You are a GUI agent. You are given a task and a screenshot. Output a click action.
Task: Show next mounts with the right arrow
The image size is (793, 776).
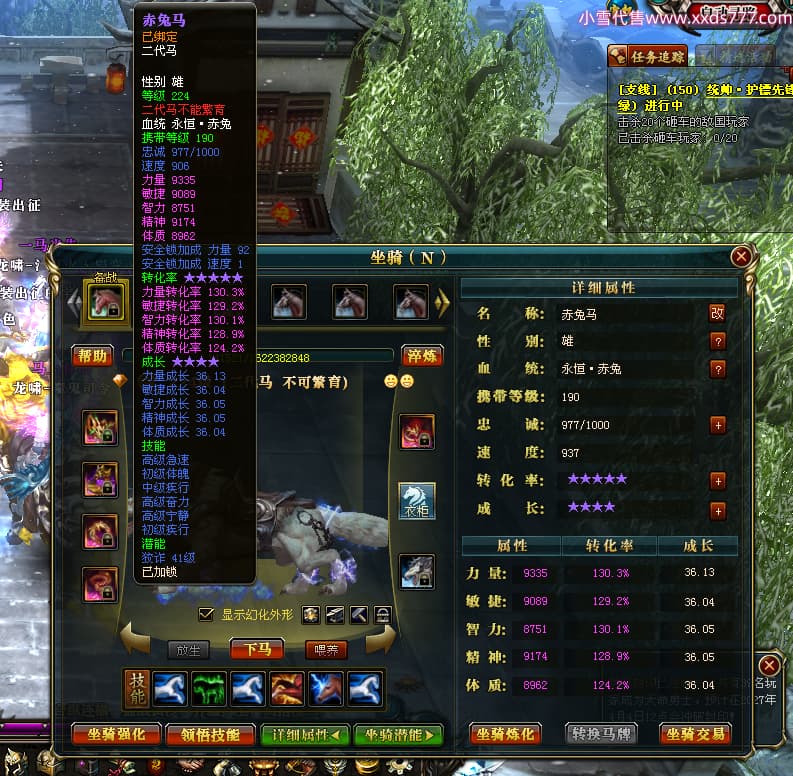click(x=443, y=302)
